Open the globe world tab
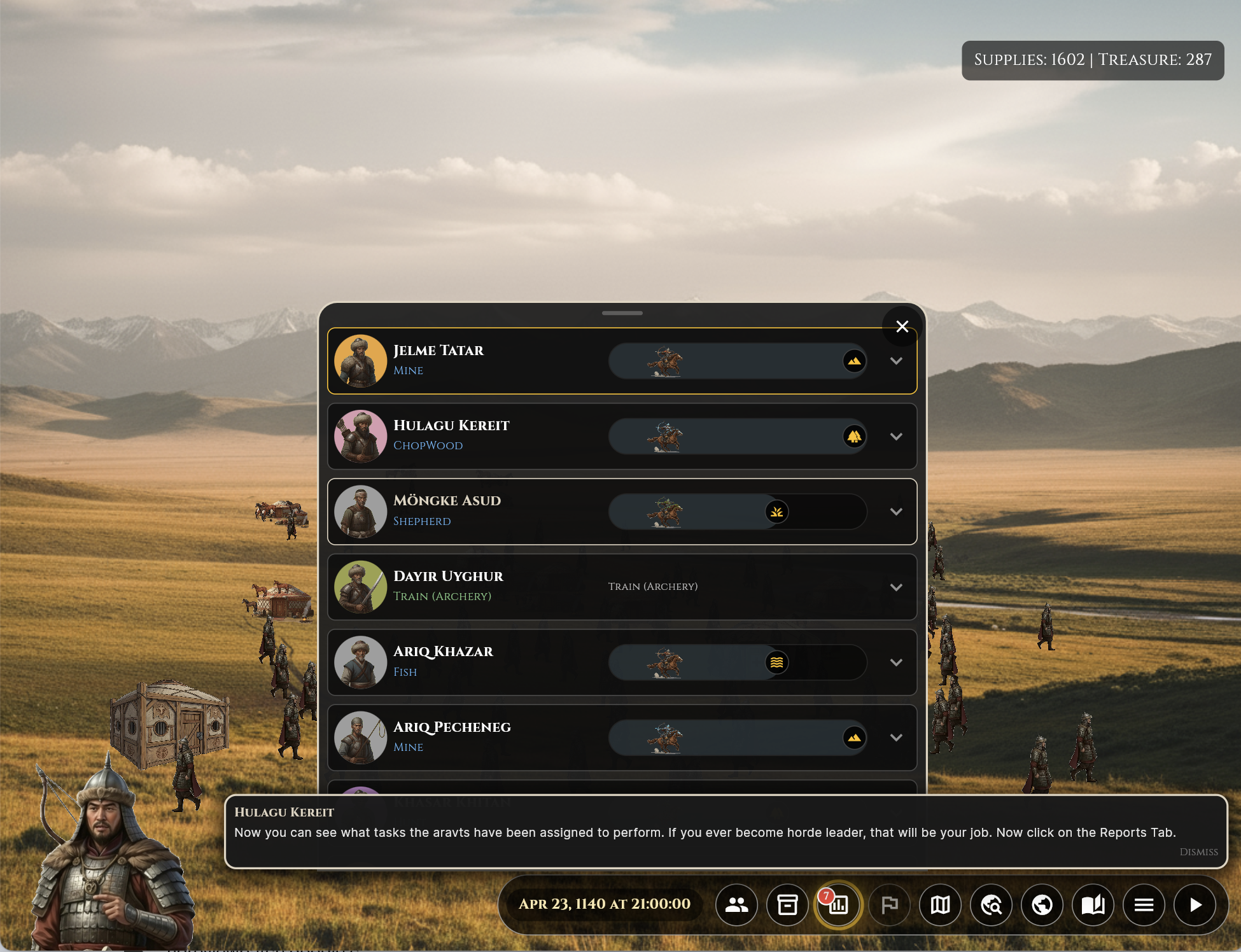 pyautogui.click(x=1042, y=904)
